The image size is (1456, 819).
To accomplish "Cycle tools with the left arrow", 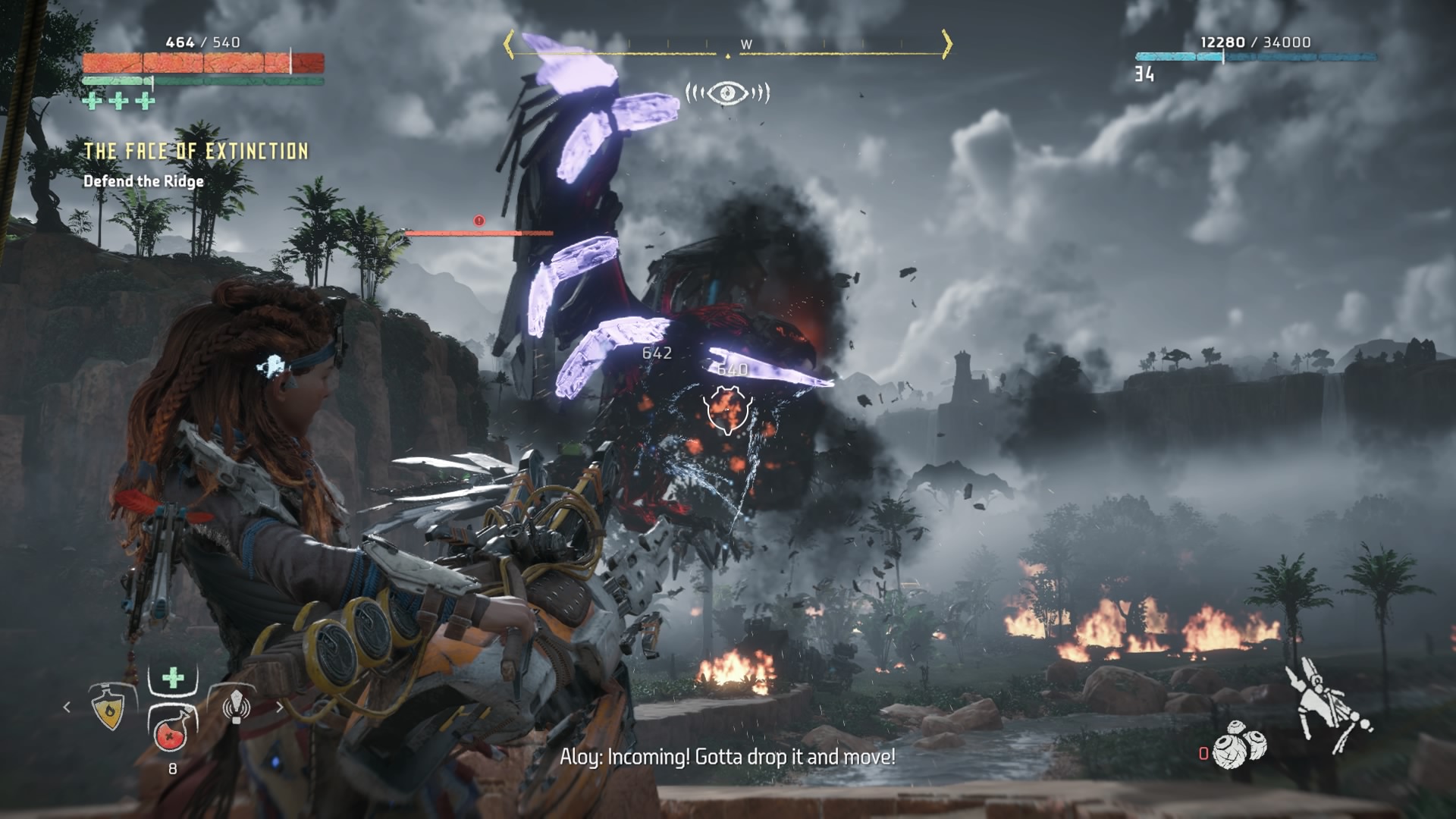I will (67, 708).
